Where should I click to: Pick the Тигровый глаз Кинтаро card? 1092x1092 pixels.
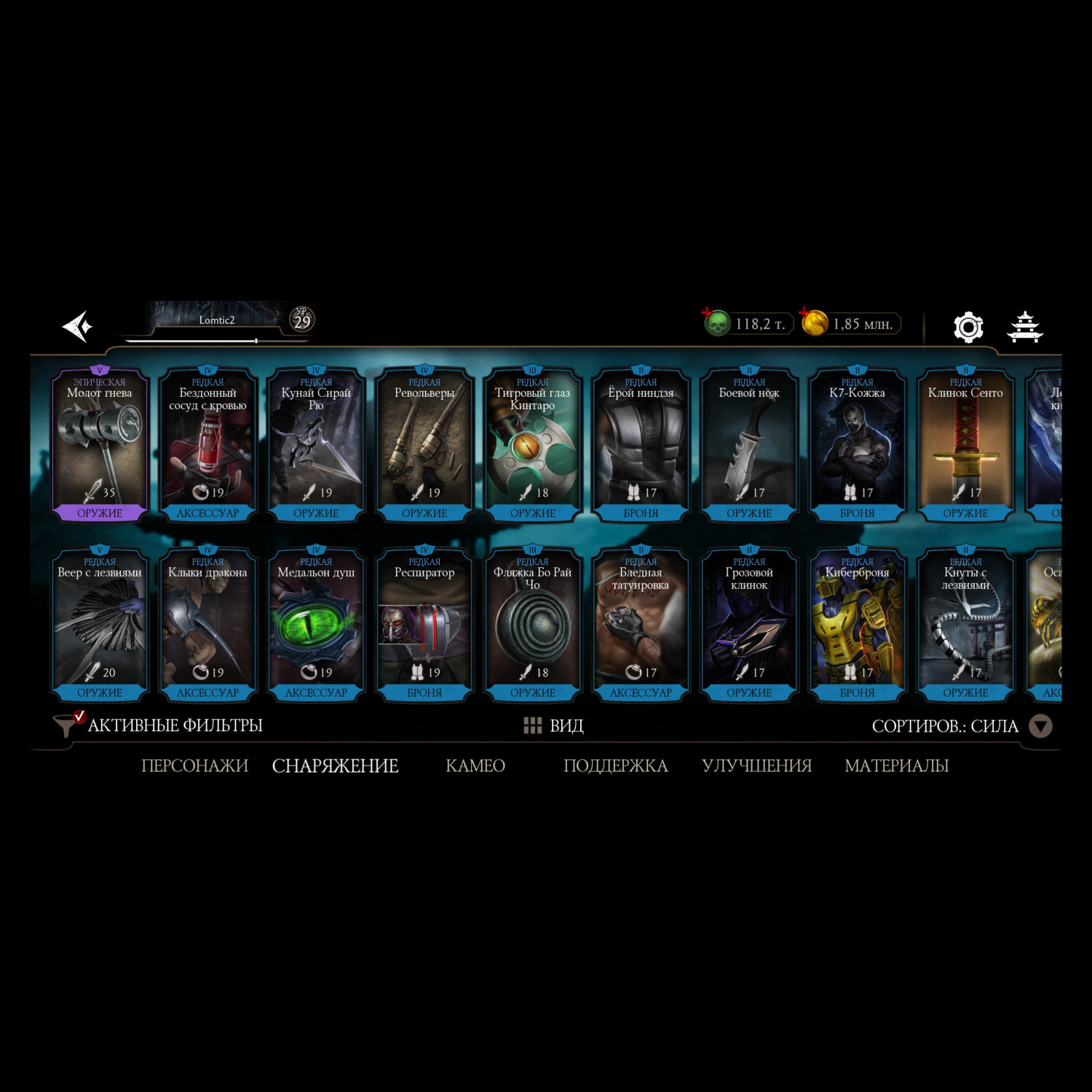[533, 444]
